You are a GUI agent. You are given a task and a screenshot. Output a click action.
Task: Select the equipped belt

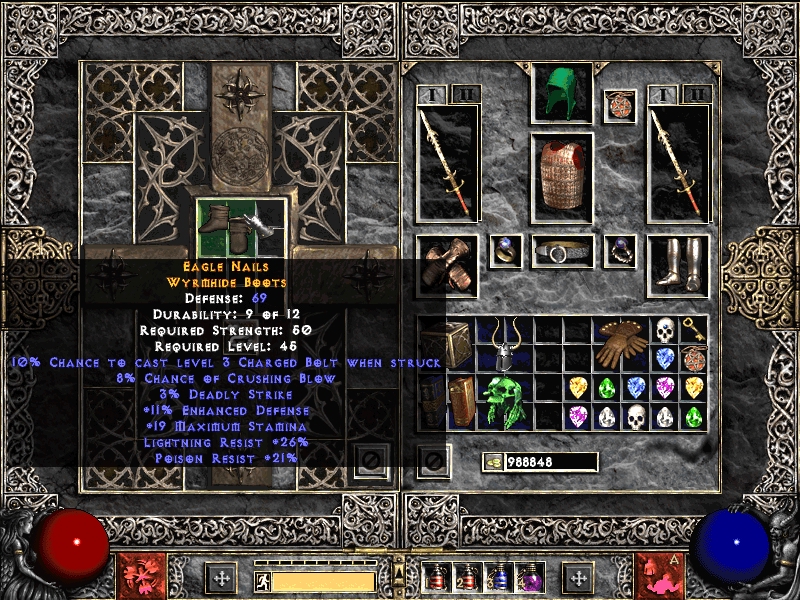tap(562, 252)
